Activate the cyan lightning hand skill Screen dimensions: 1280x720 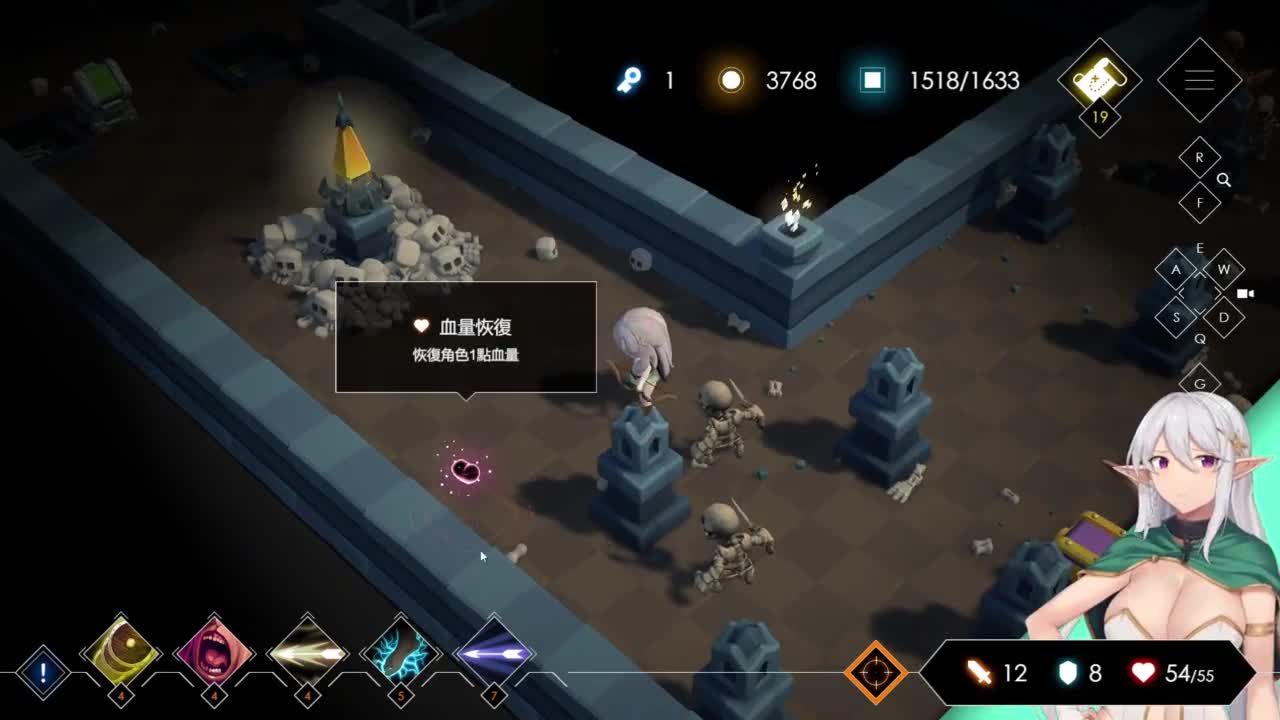click(400, 653)
